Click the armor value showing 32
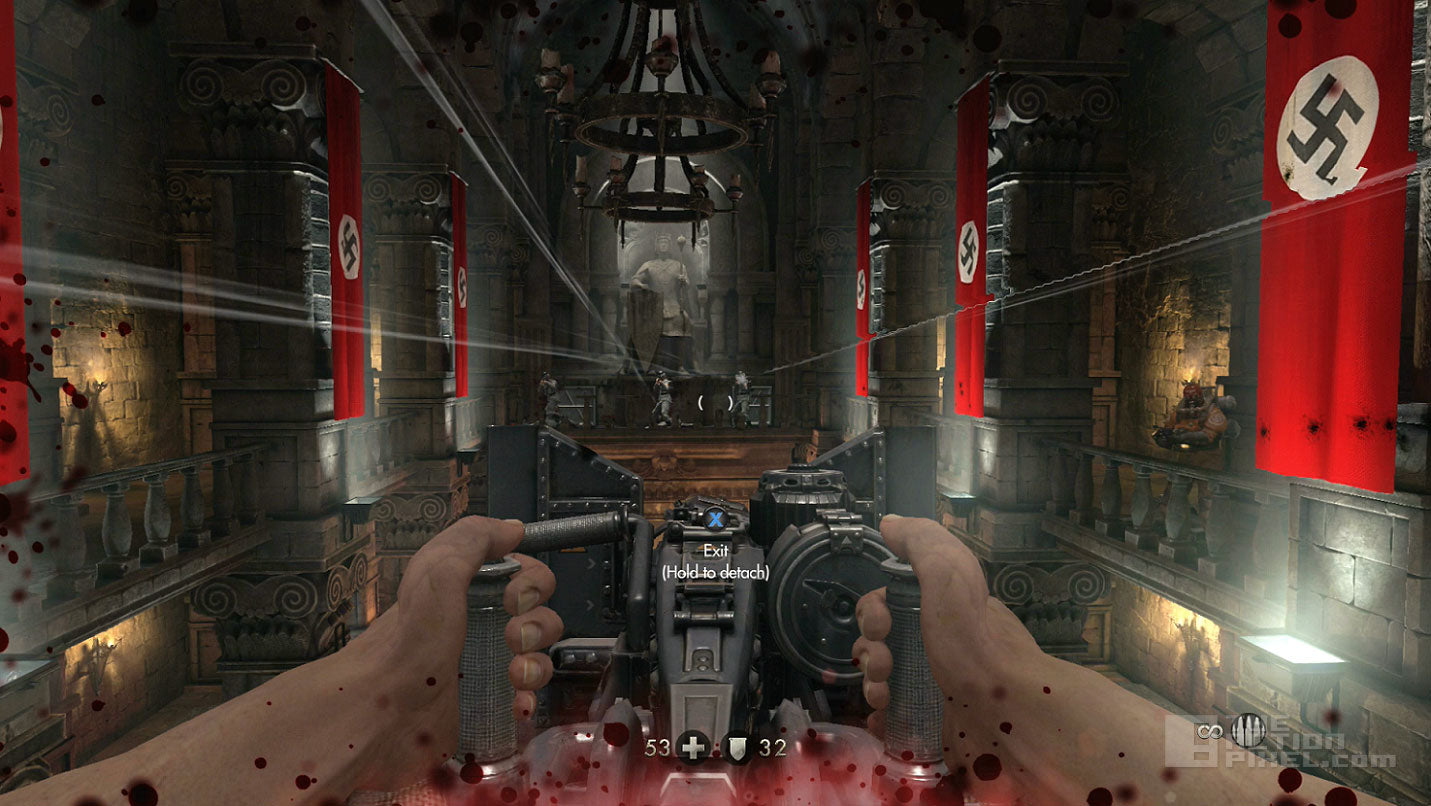Image resolution: width=1431 pixels, height=806 pixels. [x=772, y=747]
